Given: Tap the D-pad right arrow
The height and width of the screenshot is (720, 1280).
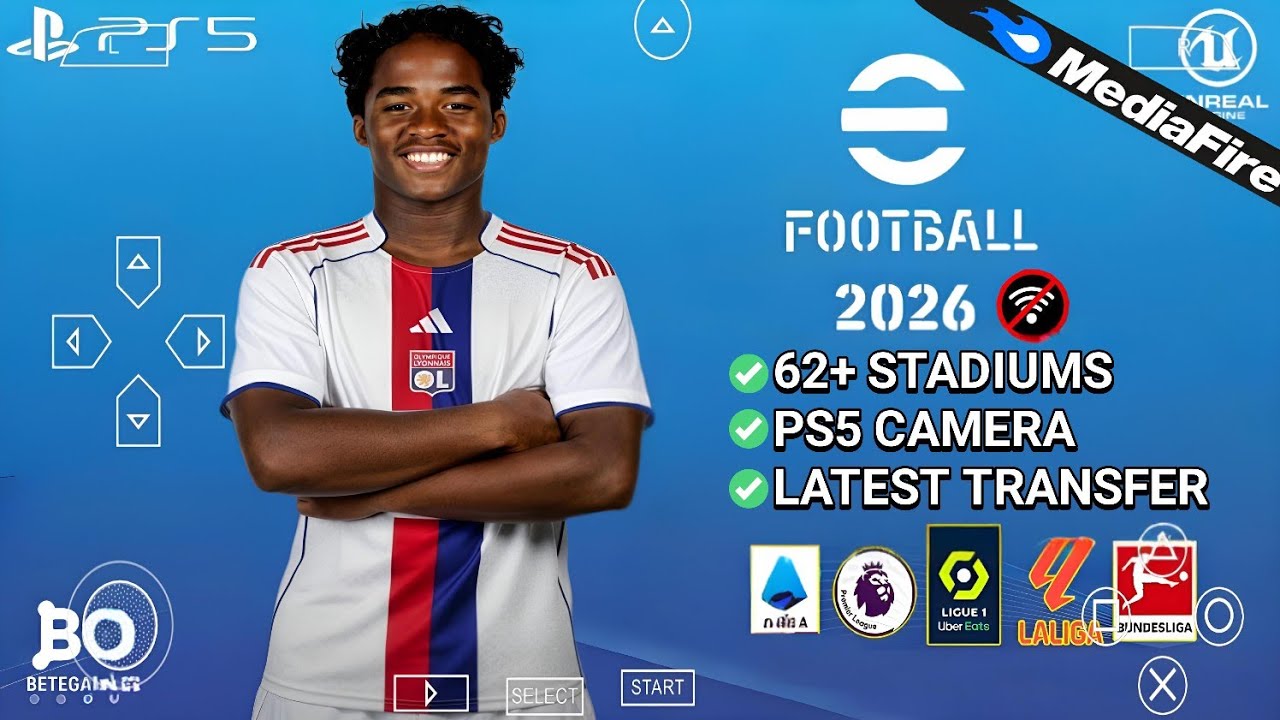Looking at the screenshot, I should [197, 342].
